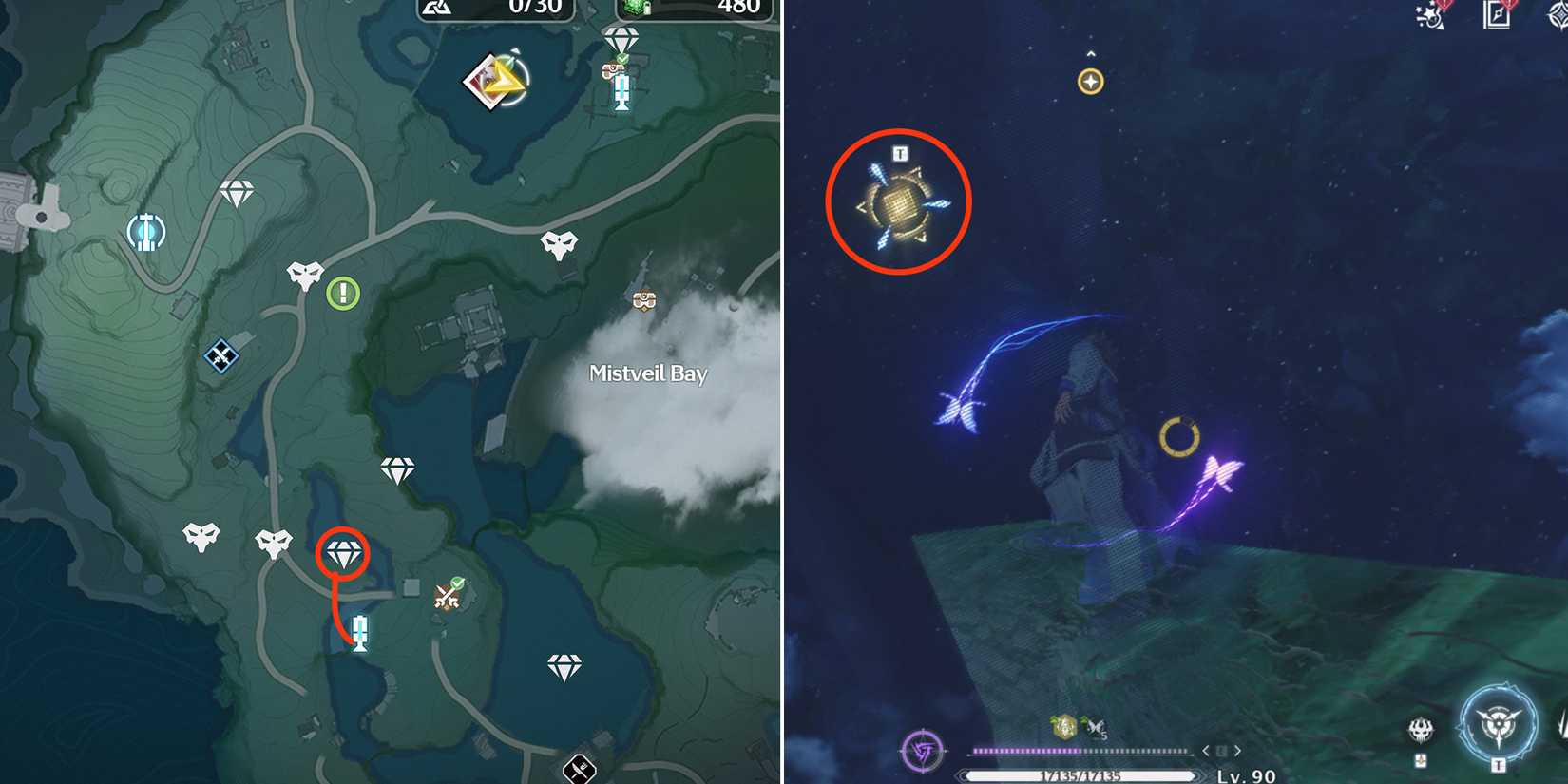The height and width of the screenshot is (784, 1568).
Task: Expand the right arrow next to the level bar
Action: click(x=1236, y=750)
